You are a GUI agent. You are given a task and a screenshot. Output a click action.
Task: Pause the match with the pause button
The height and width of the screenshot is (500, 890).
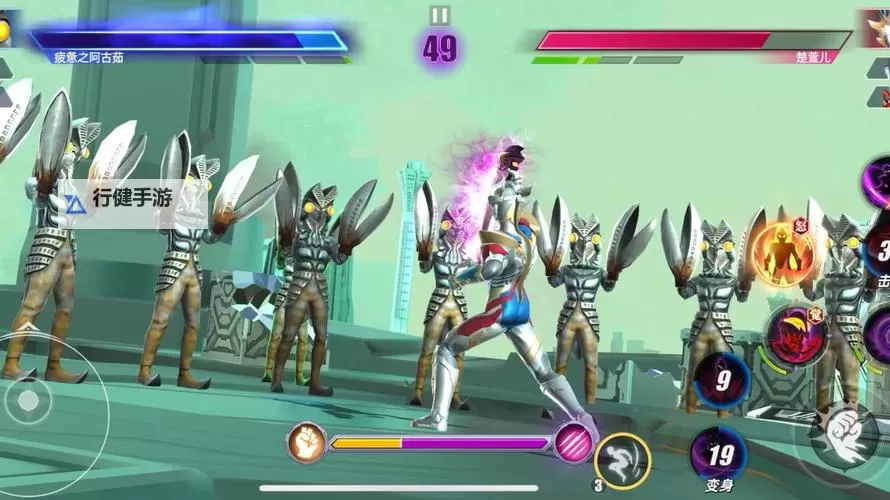tap(440, 15)
